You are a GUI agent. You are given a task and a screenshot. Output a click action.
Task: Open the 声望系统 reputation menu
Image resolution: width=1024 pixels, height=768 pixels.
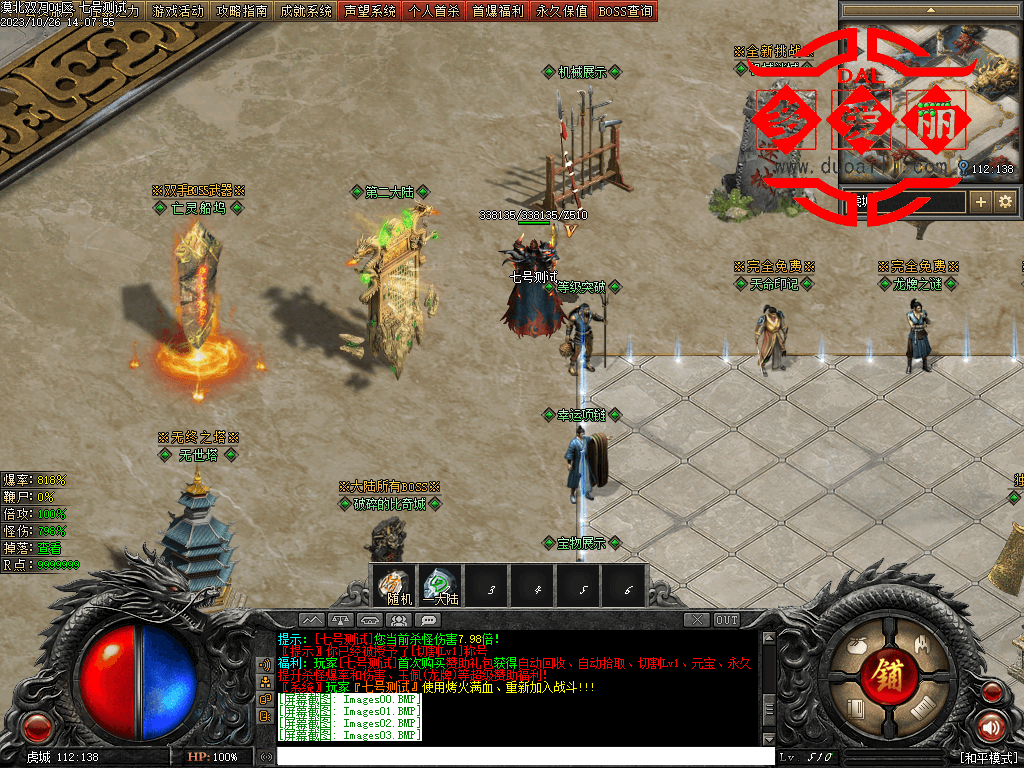(370, 12)
